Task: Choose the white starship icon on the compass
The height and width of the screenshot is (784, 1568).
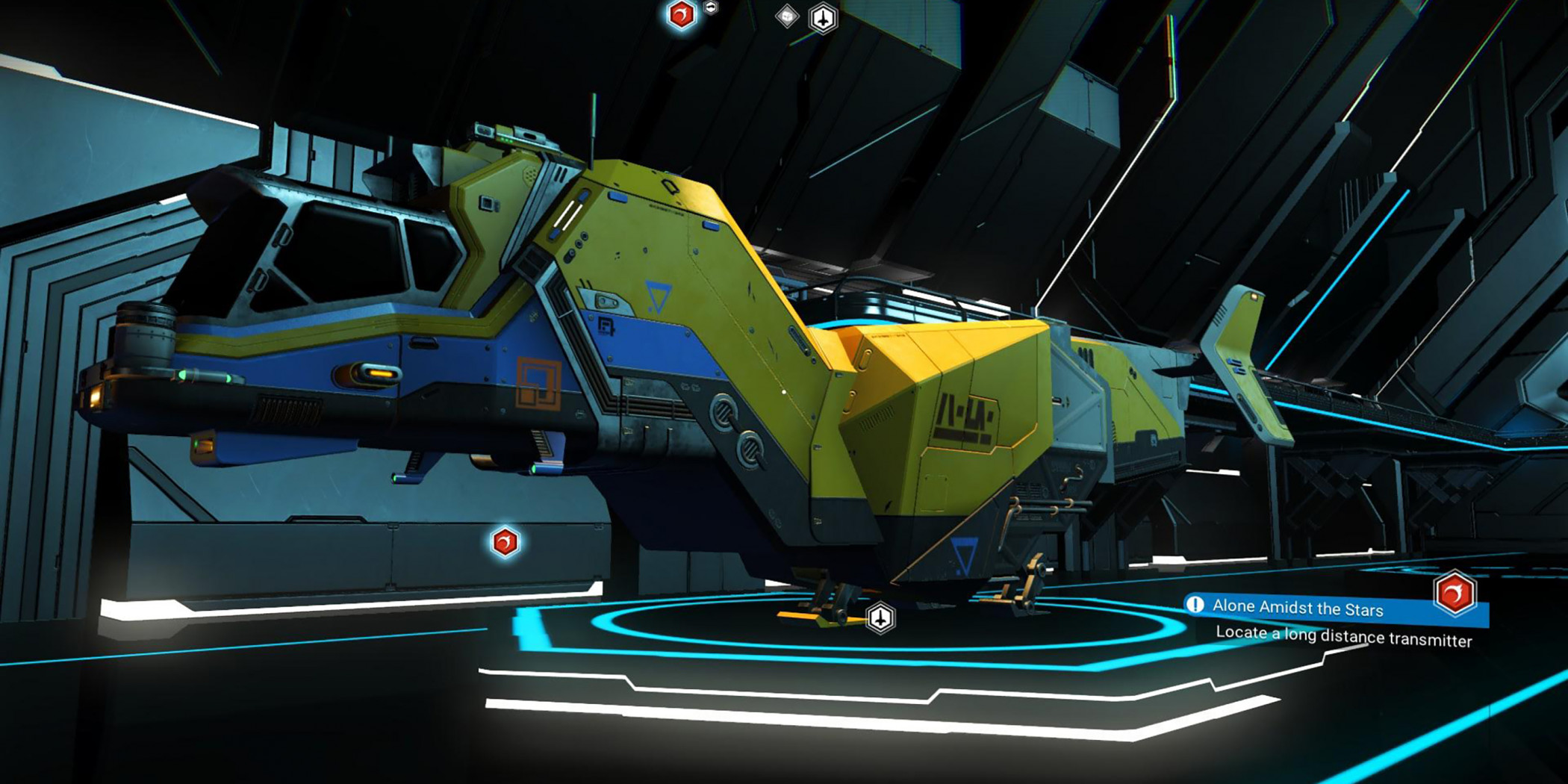Action: point(823,19)
